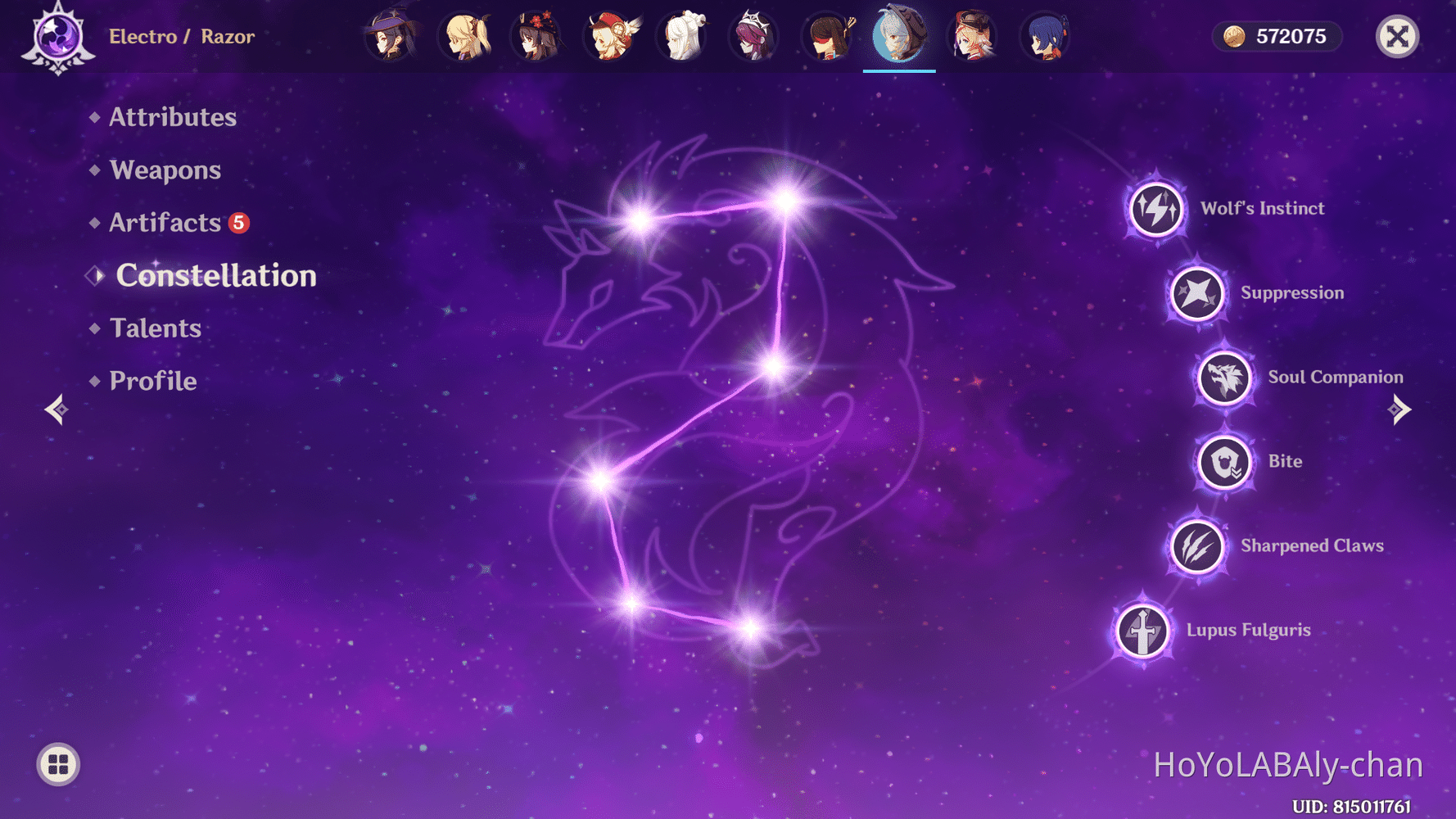Close the character details screen
This screenshot has height=819, width=1456.
pyautogui.click(x=1397, y=36)
